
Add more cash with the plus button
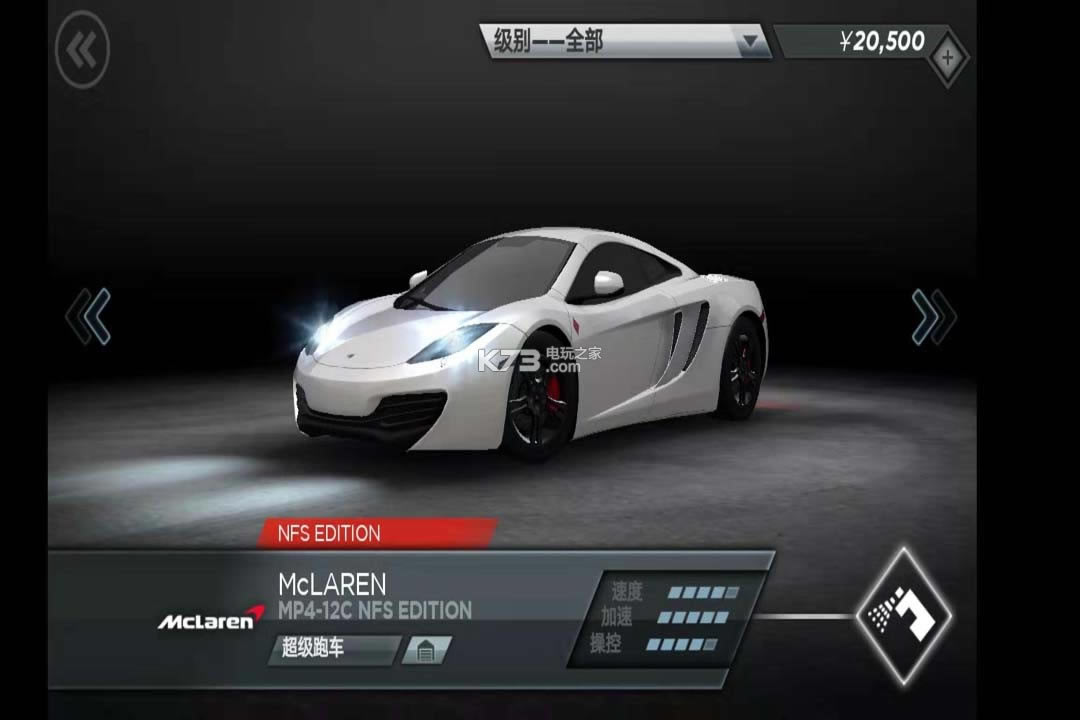point(947,58)
